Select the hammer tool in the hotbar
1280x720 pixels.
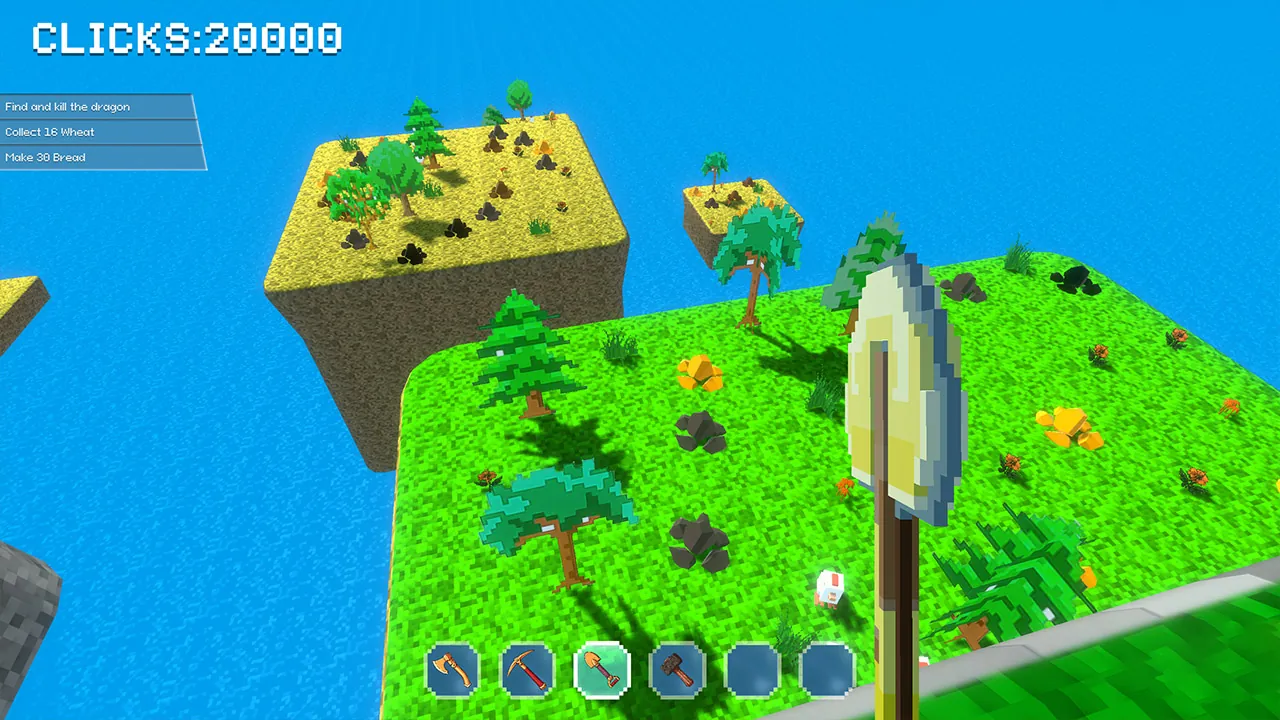[x=677, y=670]
